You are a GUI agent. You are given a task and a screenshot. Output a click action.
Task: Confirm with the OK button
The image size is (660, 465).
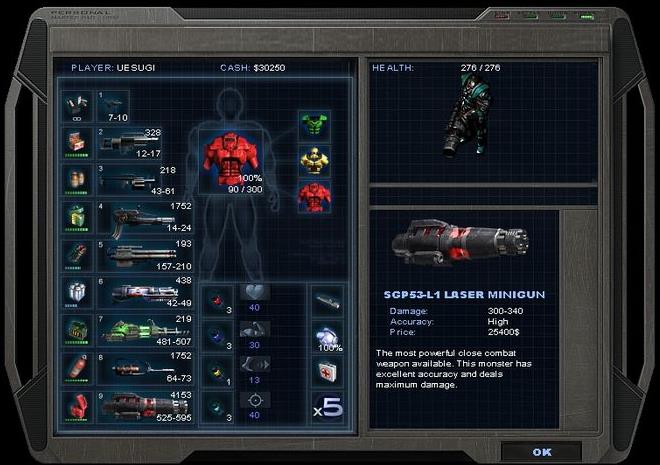[x=541, y=451]
